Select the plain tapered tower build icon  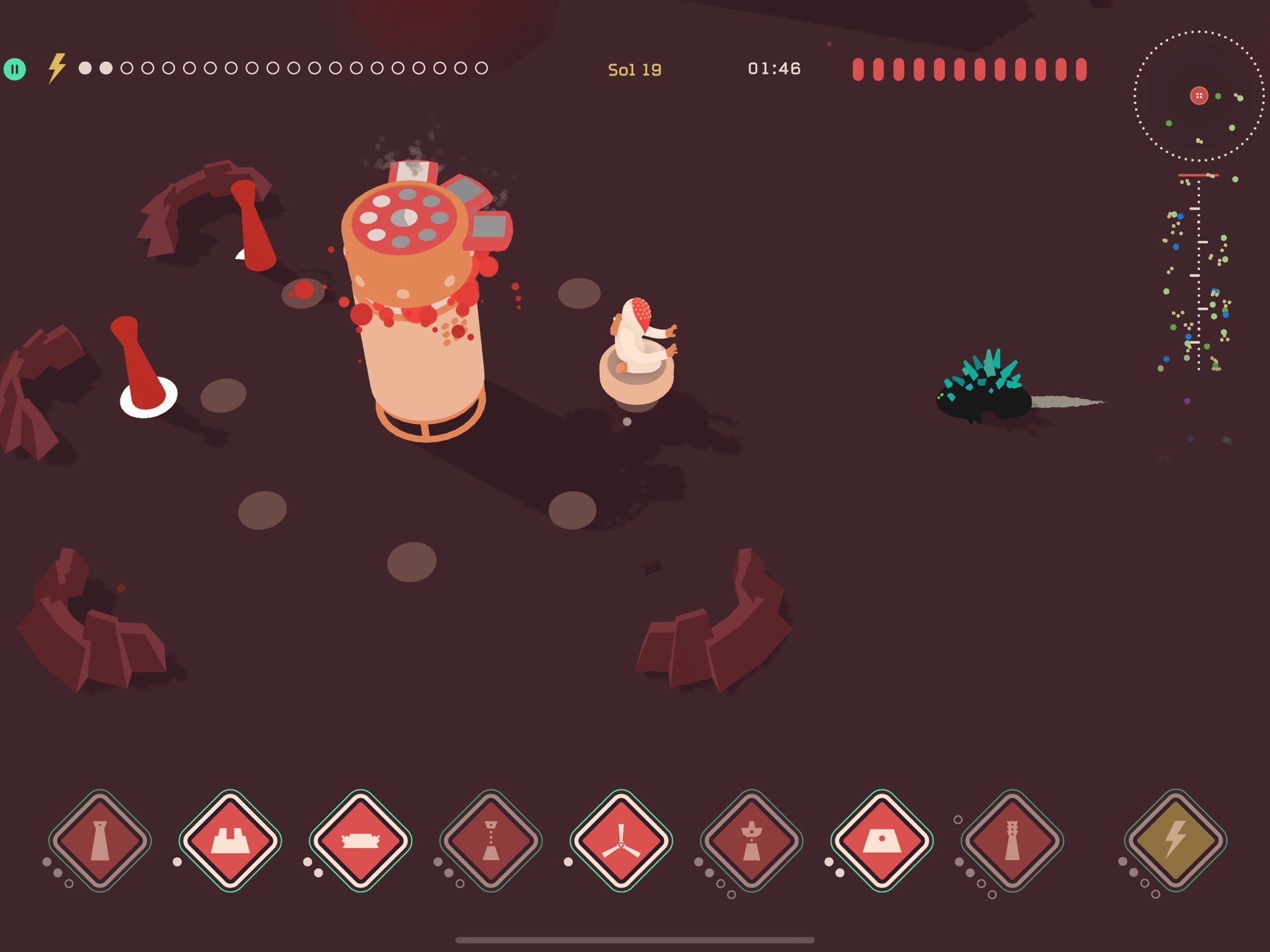coord(99,841)
